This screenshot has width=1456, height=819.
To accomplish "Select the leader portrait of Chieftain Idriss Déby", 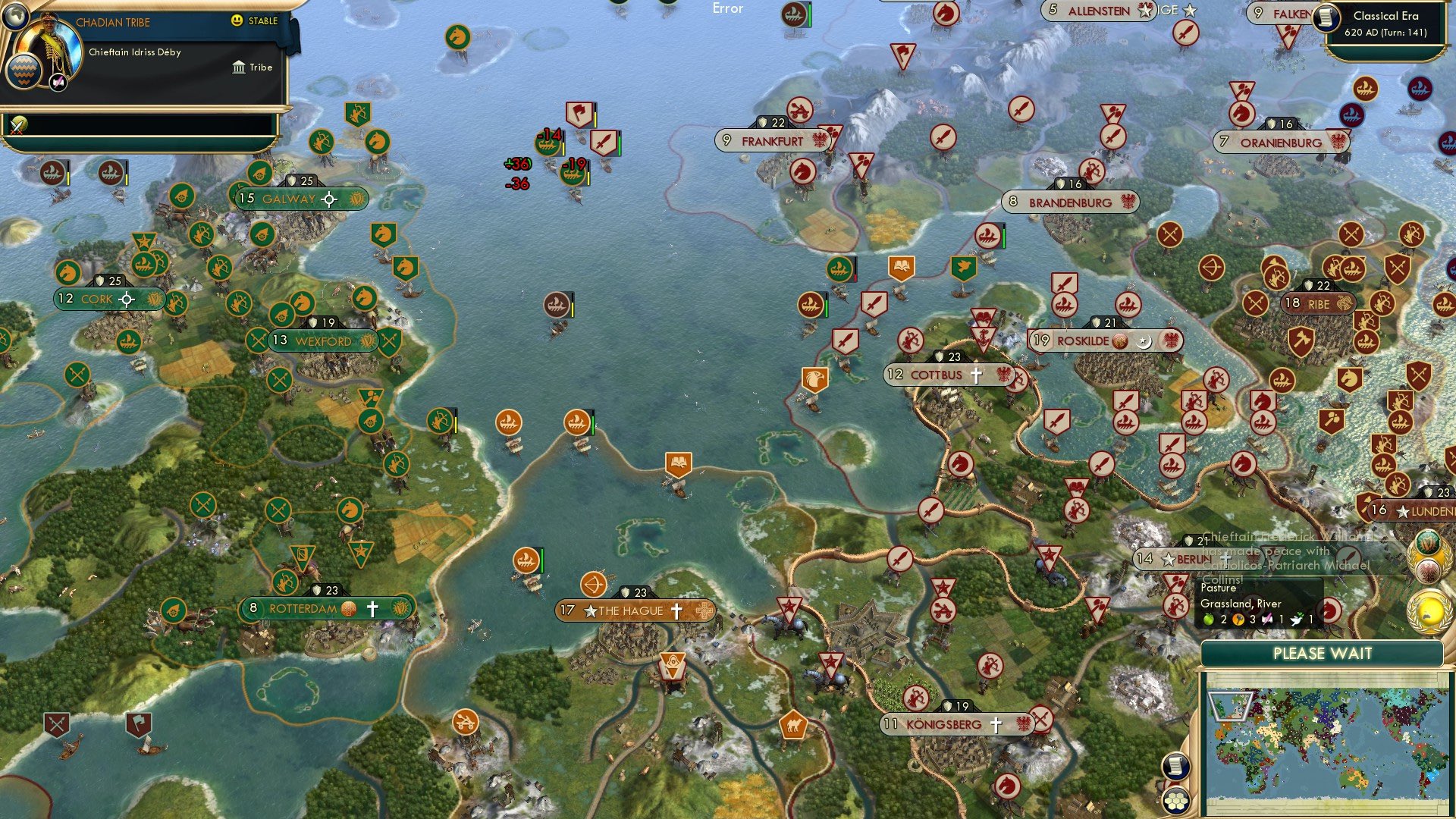I will (49, 45).
